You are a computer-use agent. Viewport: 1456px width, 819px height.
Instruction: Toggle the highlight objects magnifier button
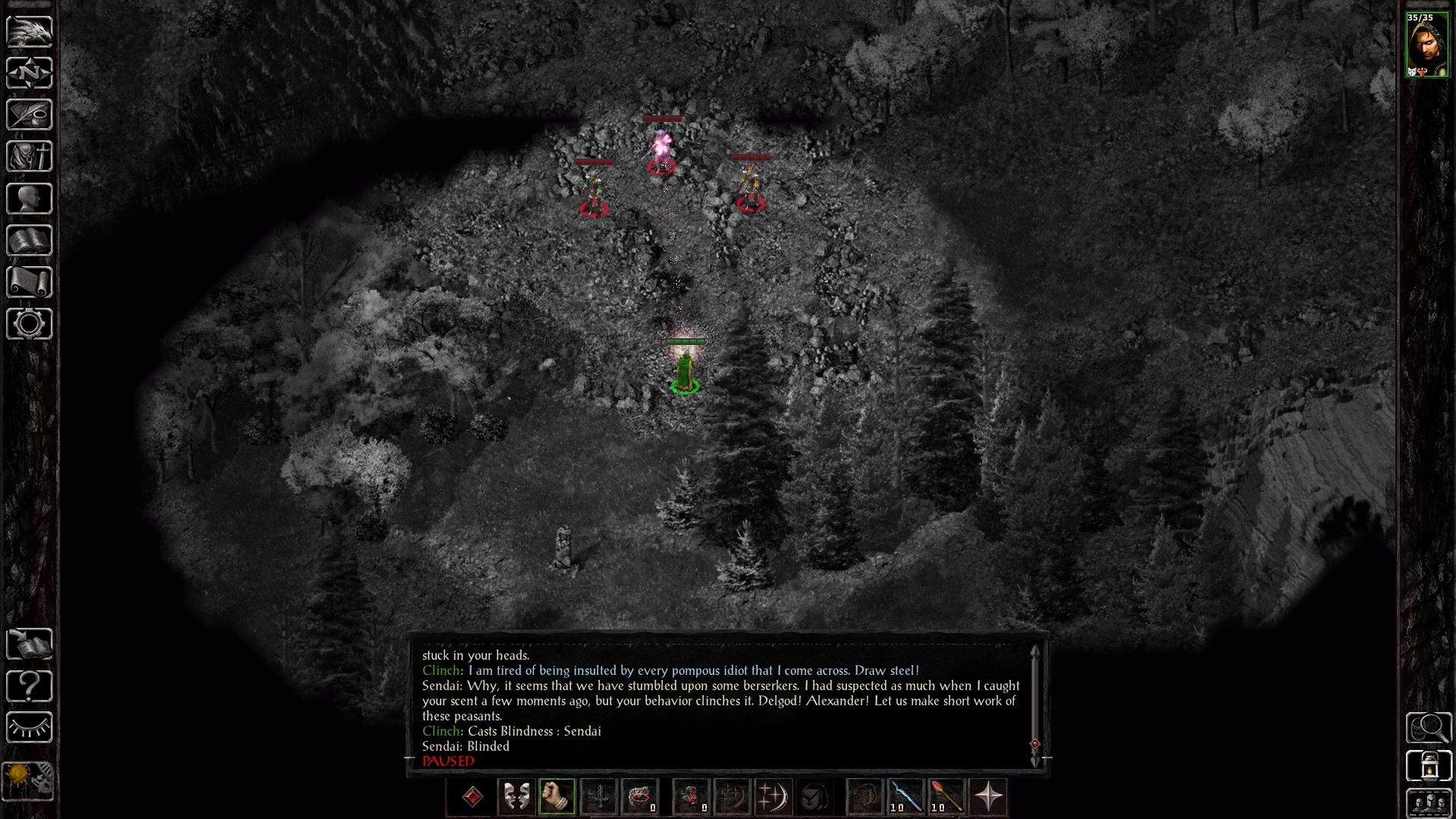1429,728
